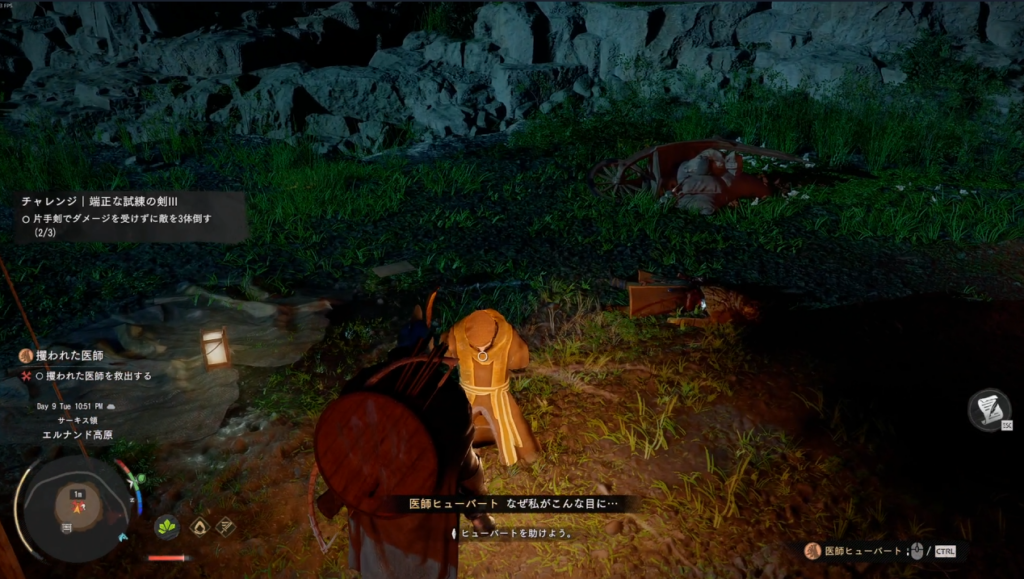Activate the green leaf skill icon

(166, 526)
